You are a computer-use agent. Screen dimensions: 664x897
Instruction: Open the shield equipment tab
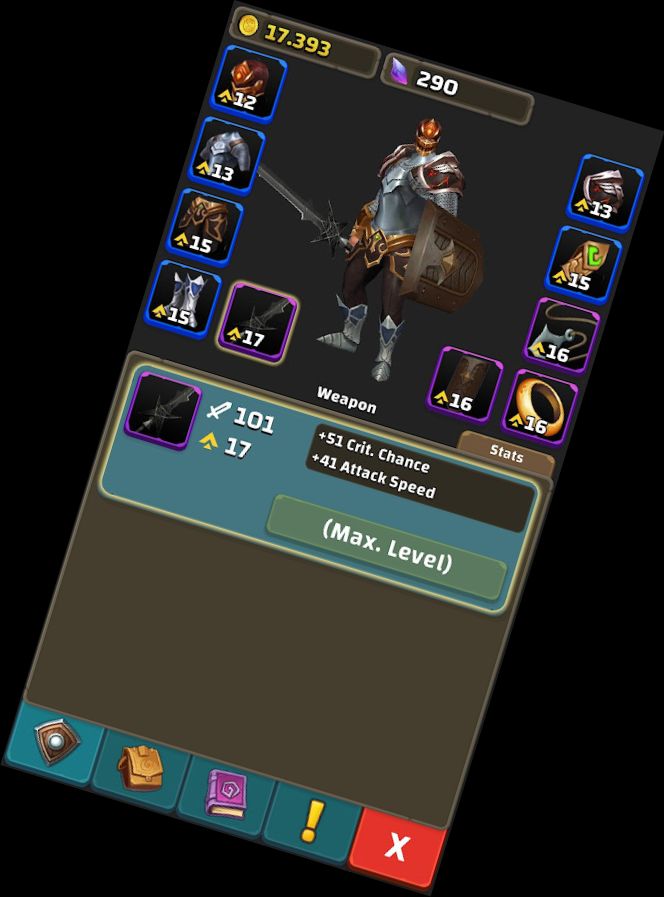point(53,742)
